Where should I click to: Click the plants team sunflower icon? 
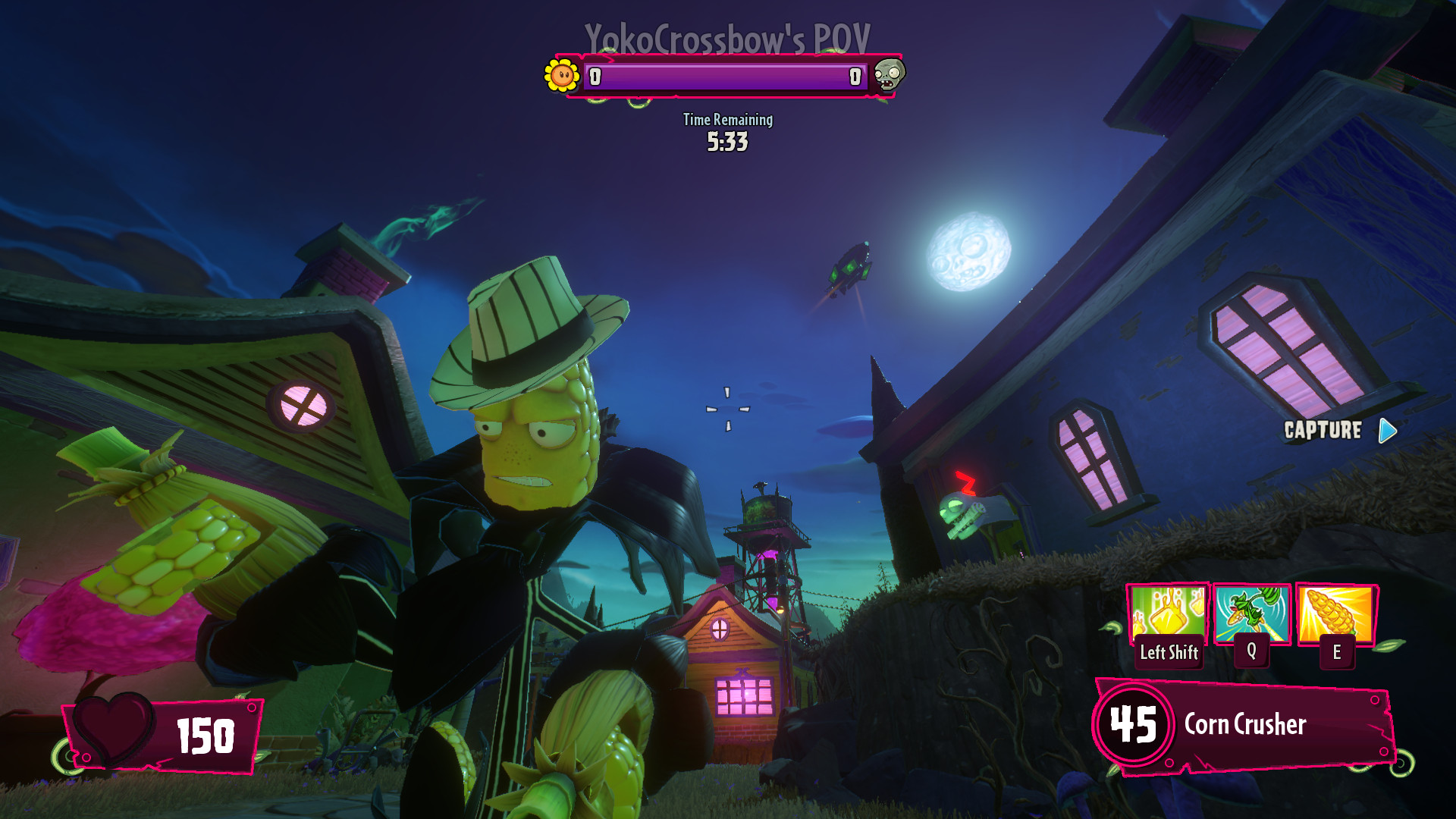click(x=561, y=75)
